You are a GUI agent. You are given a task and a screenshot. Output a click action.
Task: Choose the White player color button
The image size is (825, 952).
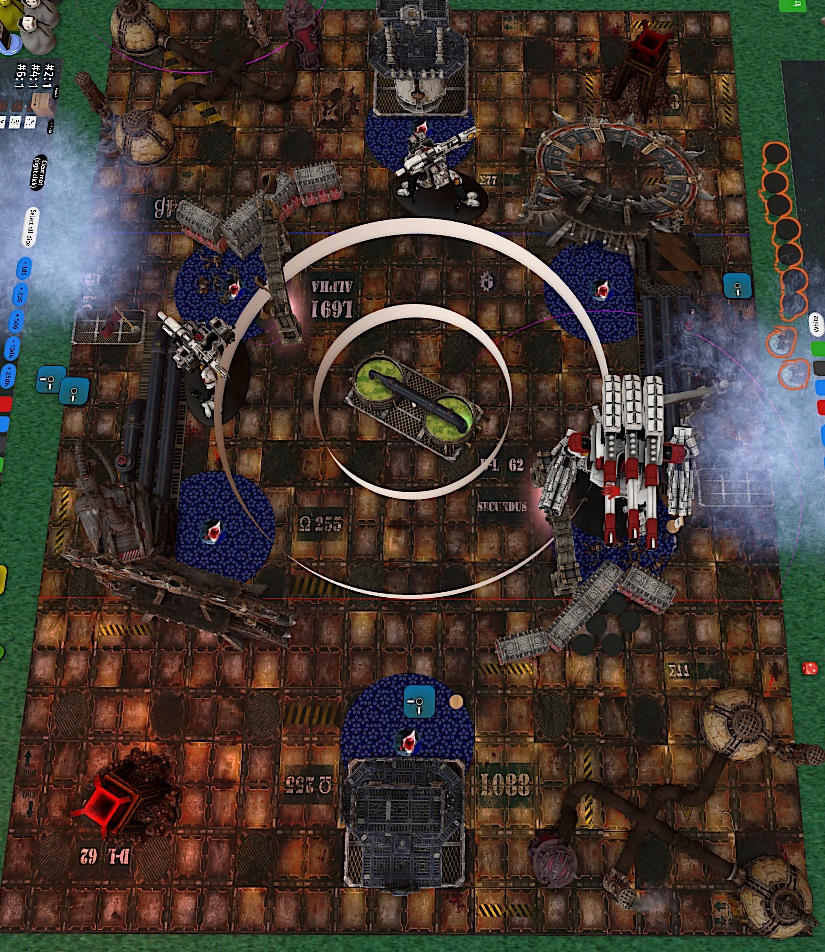(818, 327)
